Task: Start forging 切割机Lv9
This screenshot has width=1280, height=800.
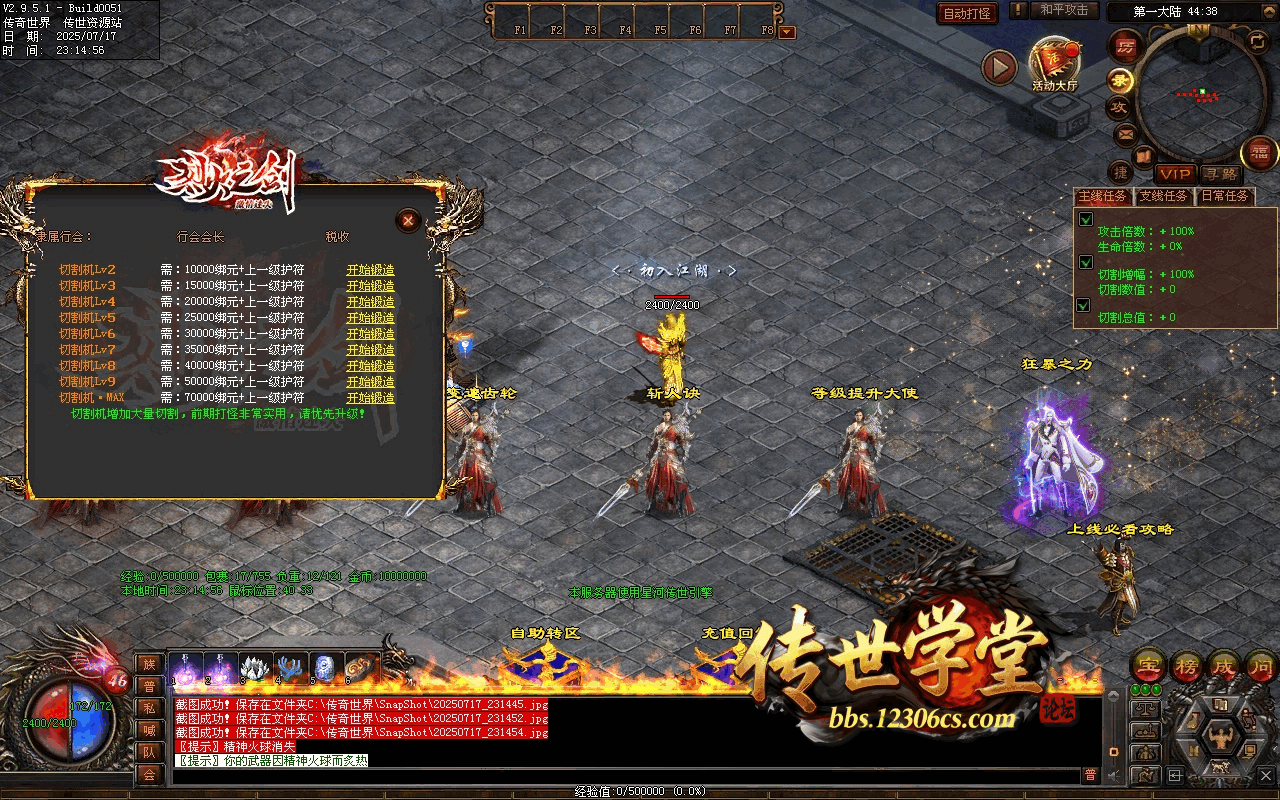Action: click(370, 382)
